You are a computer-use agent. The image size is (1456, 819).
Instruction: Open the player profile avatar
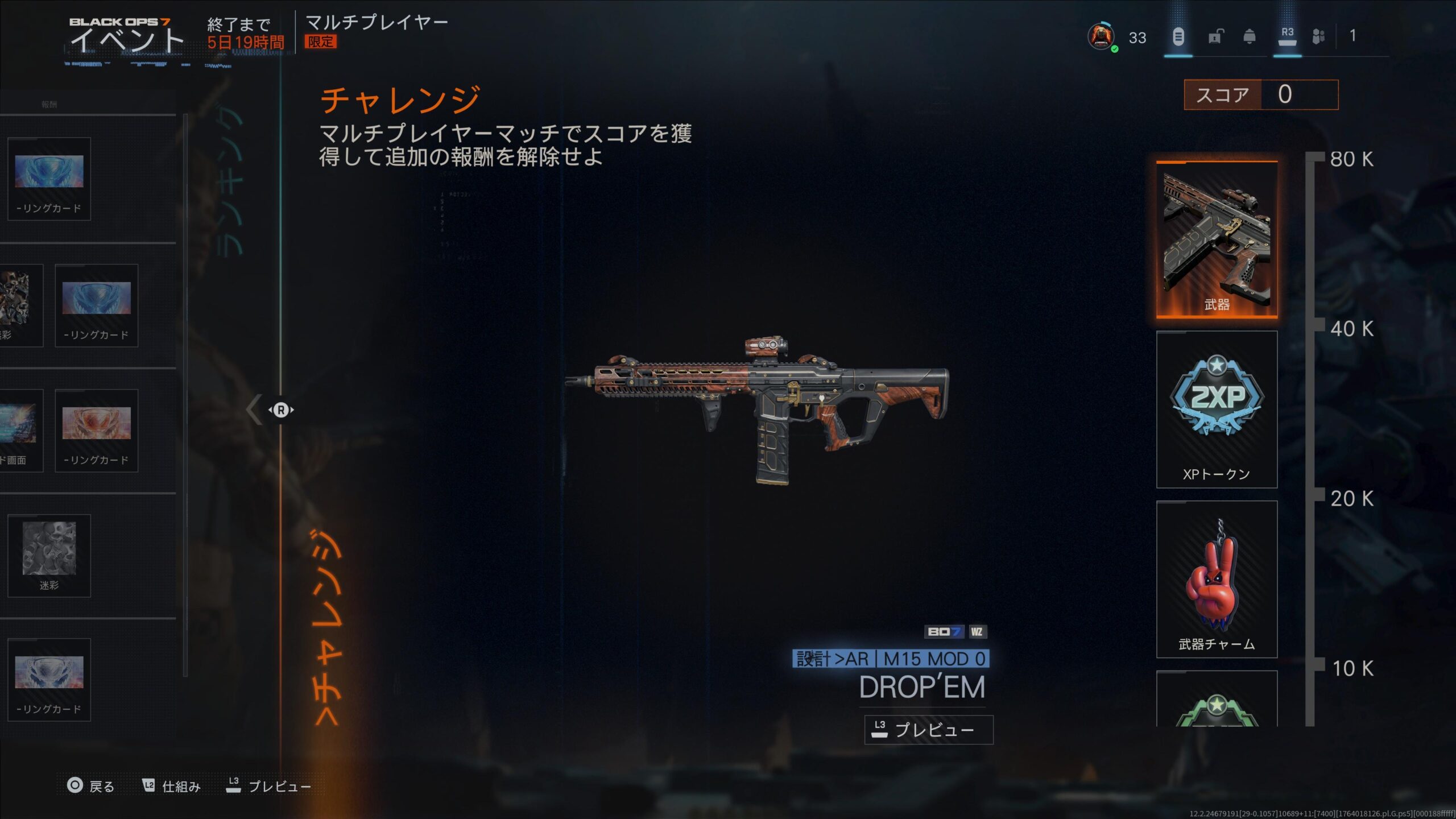point(1101,37)
